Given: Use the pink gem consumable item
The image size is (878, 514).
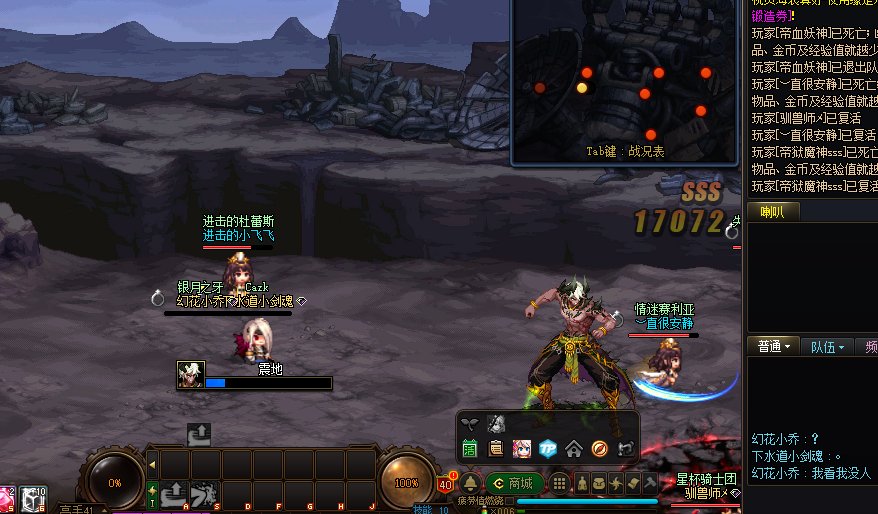Looking at the screenshot, I should coord(8,499).
